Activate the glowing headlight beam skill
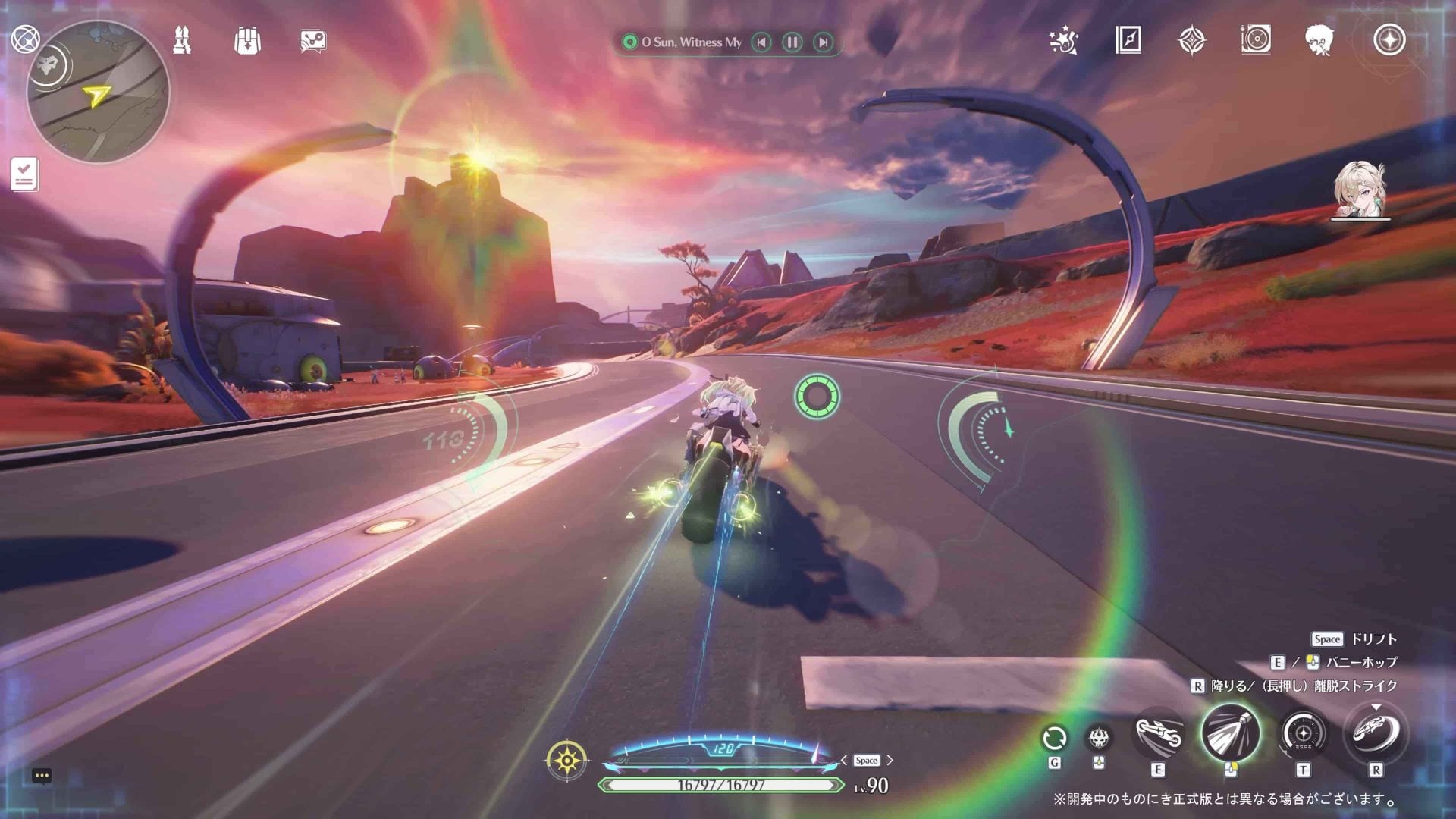1456x819 pixels. [x=1230, y=733]
